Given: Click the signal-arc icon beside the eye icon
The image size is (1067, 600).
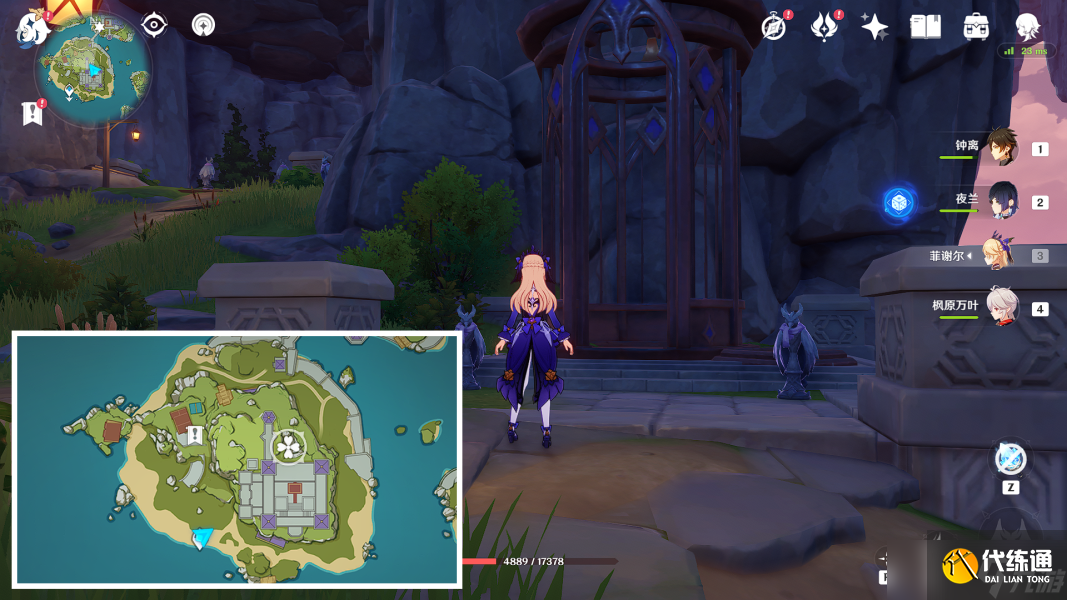Looking at the screenshot, I should pyautogui.click(x=203, y=25).
